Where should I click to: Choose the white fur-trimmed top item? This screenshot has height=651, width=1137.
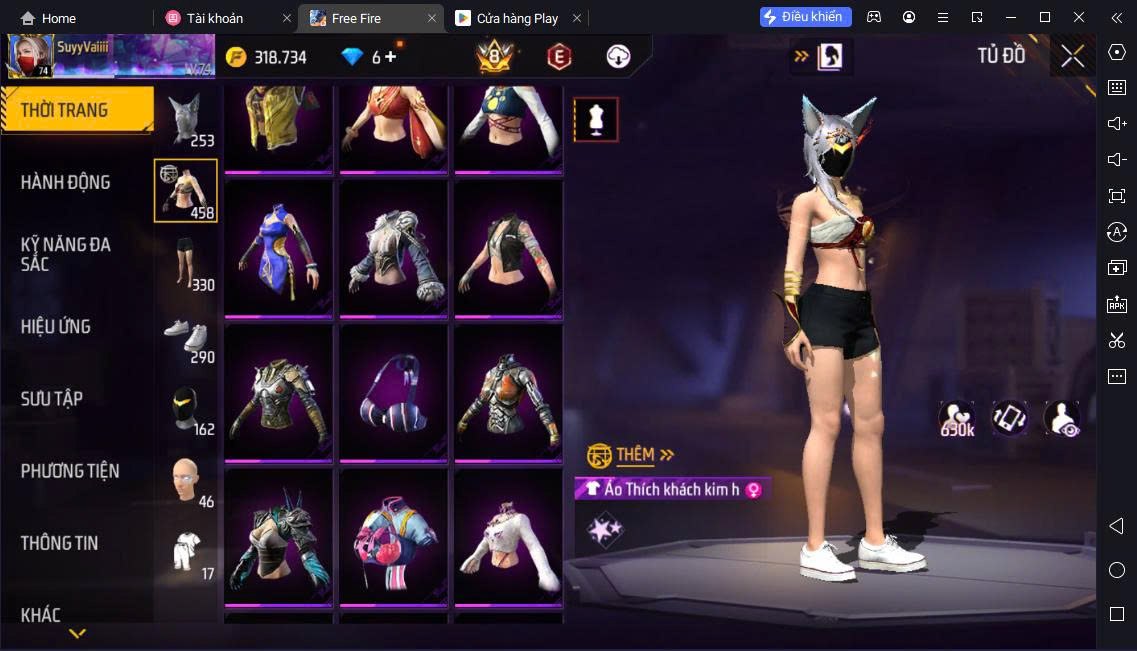508,537
